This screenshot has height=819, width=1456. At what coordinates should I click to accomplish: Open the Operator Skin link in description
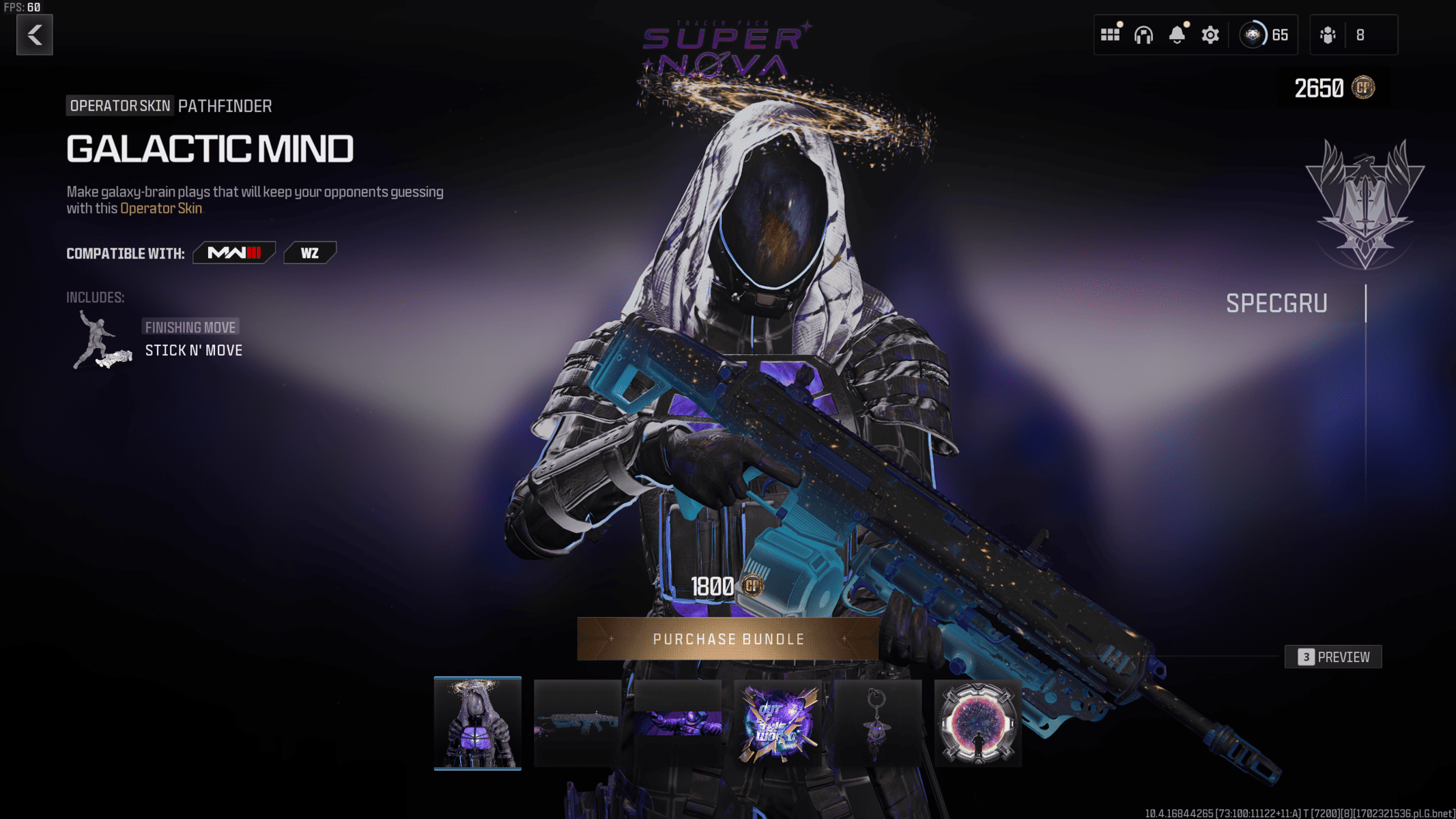pos(160,209)
